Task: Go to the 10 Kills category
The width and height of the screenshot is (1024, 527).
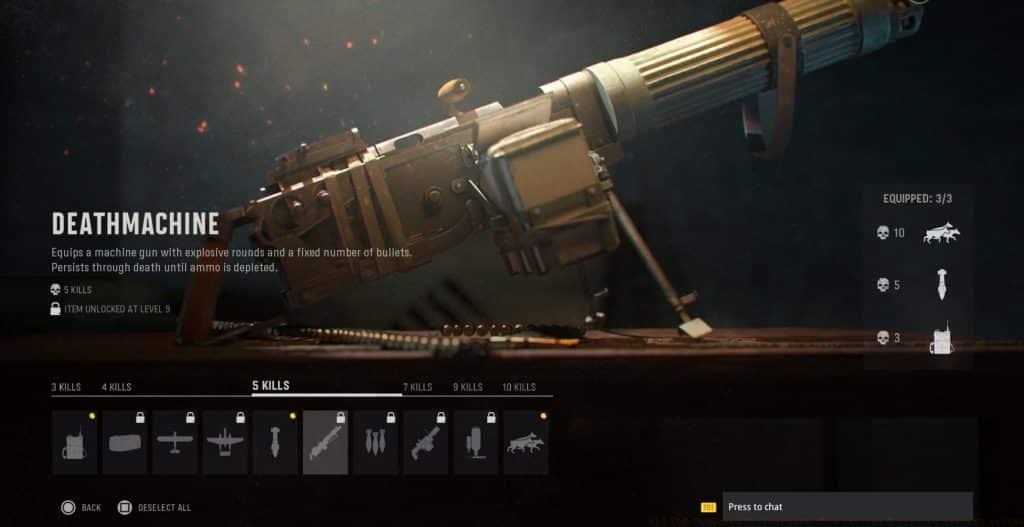Action: coord(518,387)
